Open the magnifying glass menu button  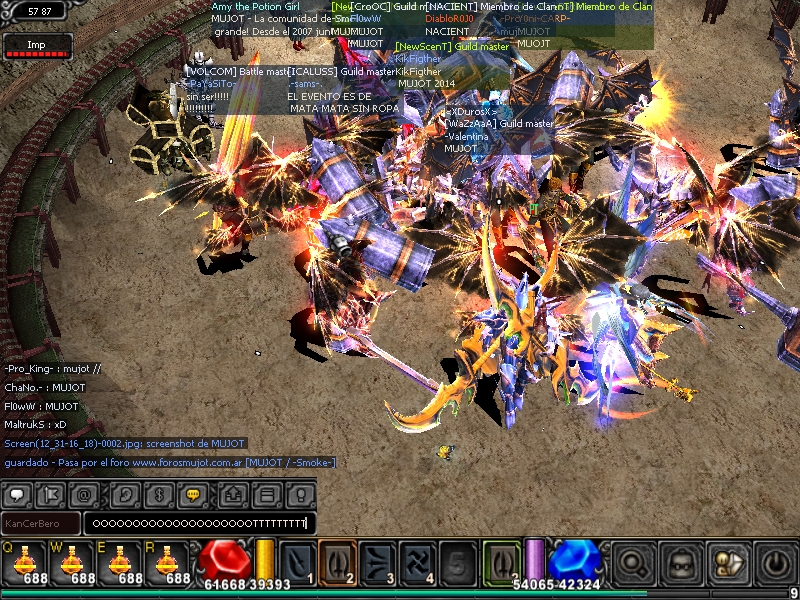click(633, 563)
